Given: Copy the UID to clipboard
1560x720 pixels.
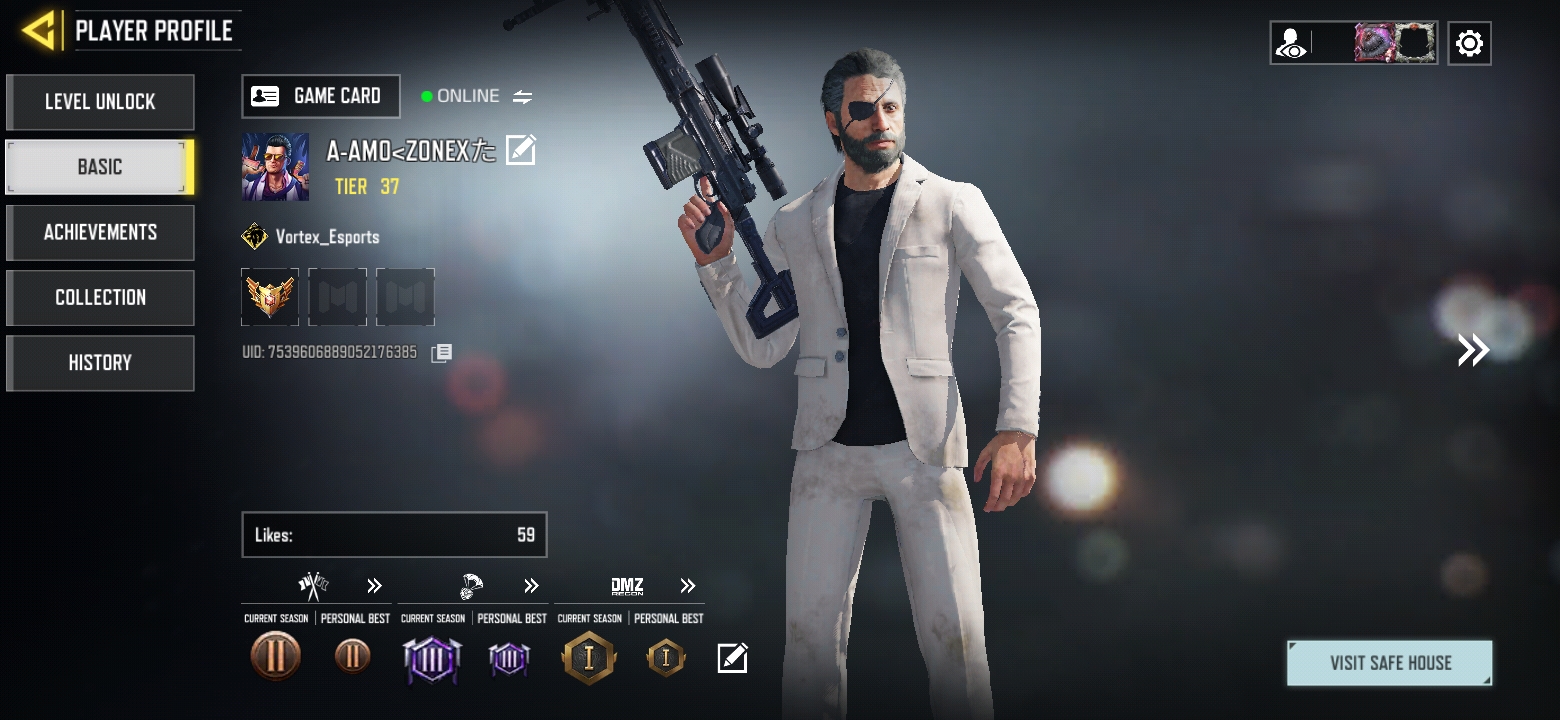Looking at the screenshot, I should (x=441, y=353).
